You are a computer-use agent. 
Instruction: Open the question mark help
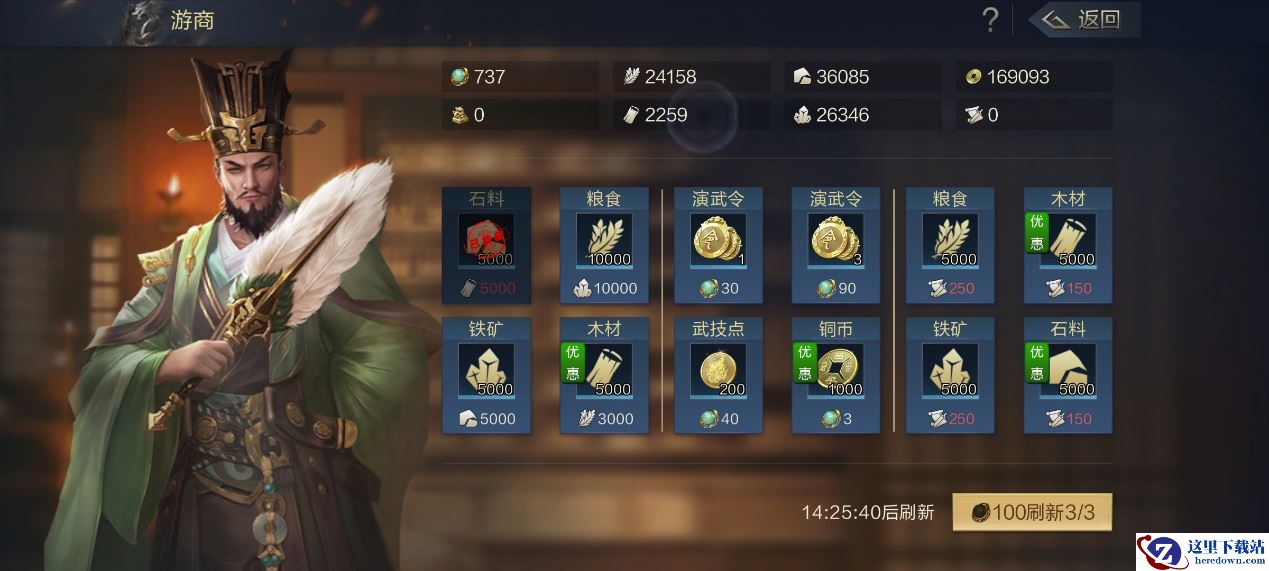point(990,19)
